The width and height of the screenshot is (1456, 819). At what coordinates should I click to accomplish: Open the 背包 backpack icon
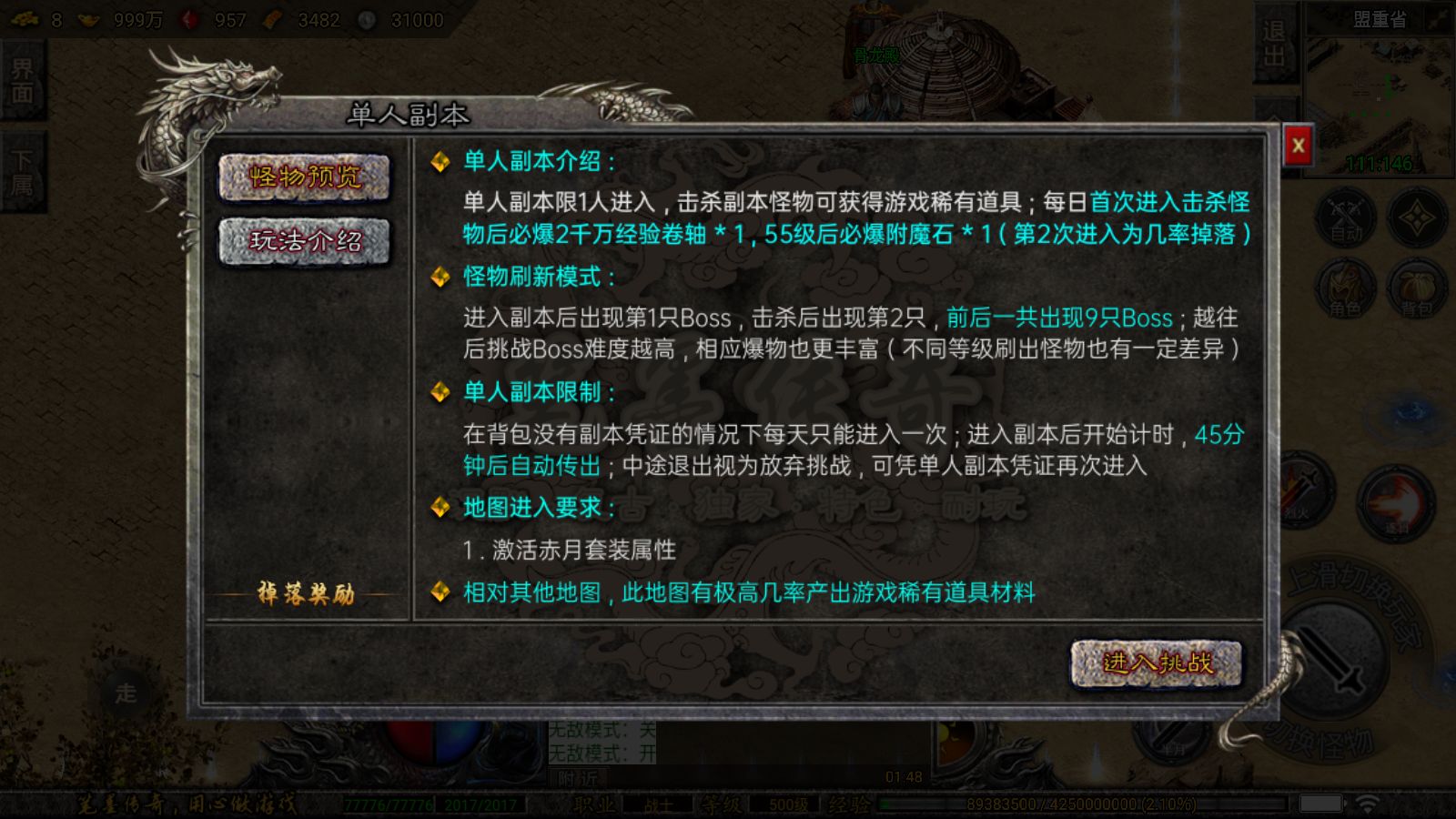tap(1416, 289)
